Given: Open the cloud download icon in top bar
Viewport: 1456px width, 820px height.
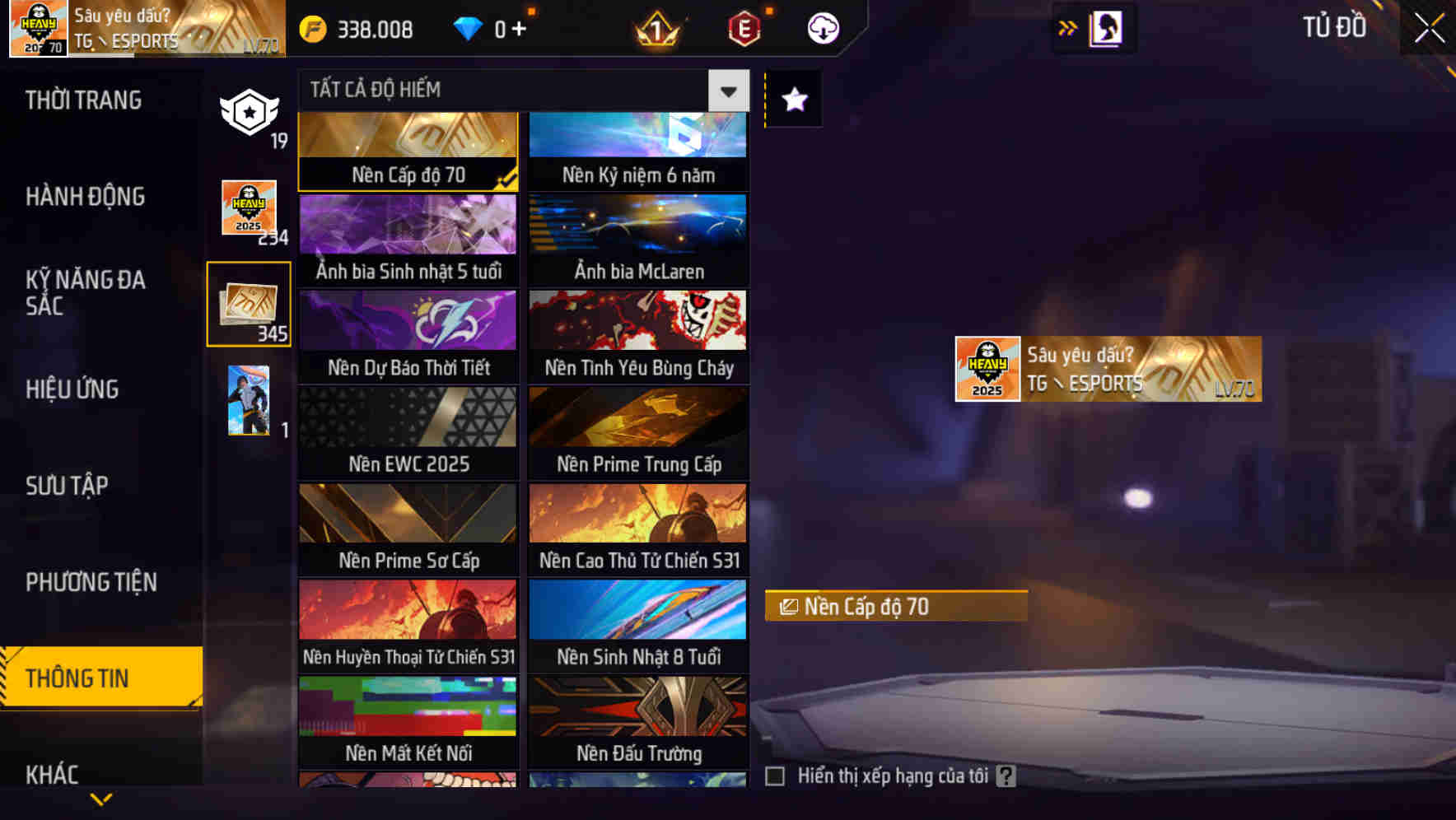Looking at the screenshot, I should 824,27.
